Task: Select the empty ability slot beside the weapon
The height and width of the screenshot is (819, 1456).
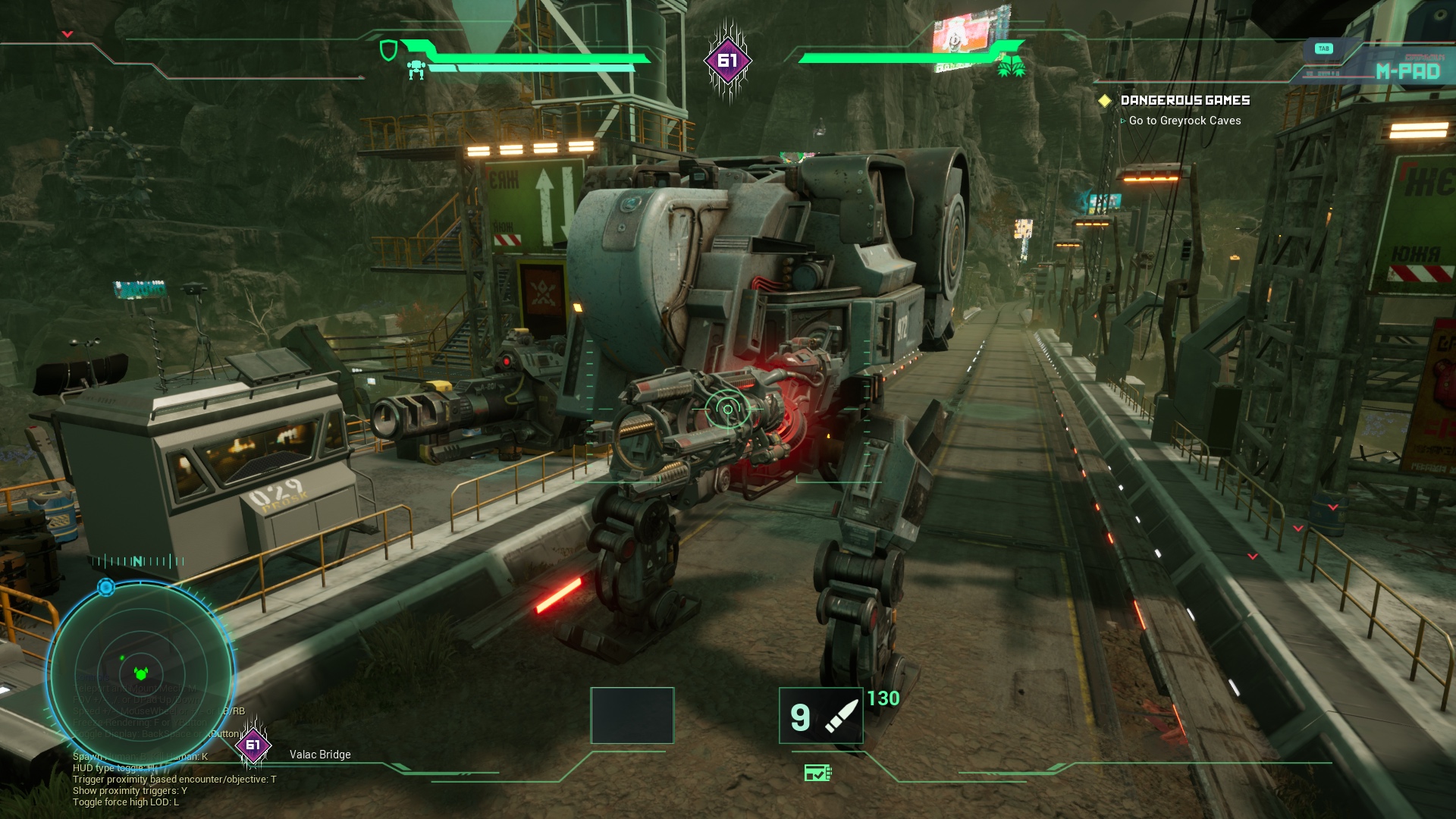Action: [632, 716]
